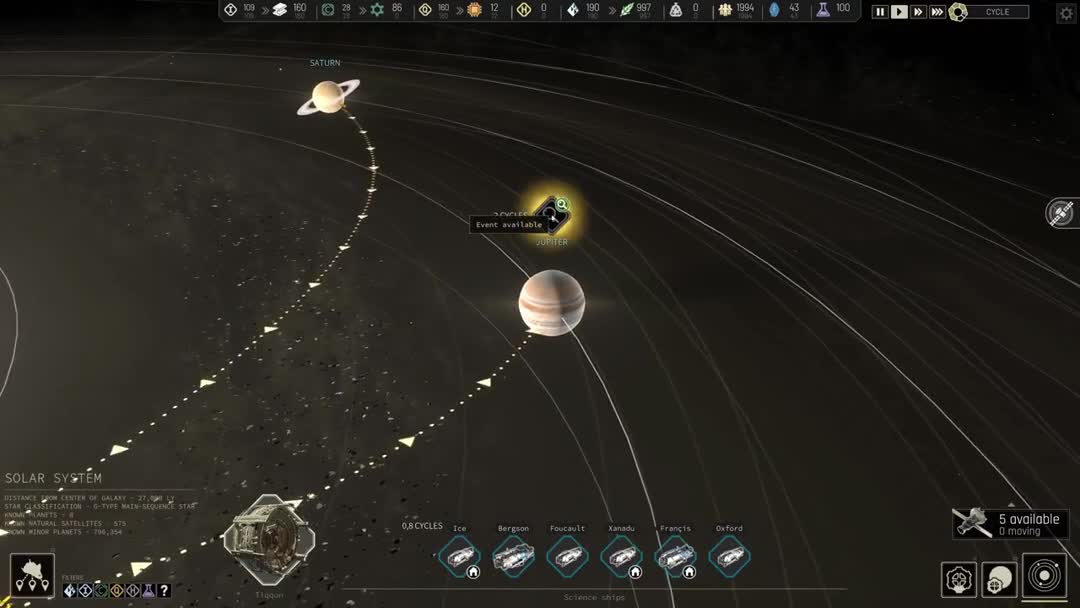
Task: Click the Event available magnifier marker
Action: pyautogui.click(x=562, y=205)
